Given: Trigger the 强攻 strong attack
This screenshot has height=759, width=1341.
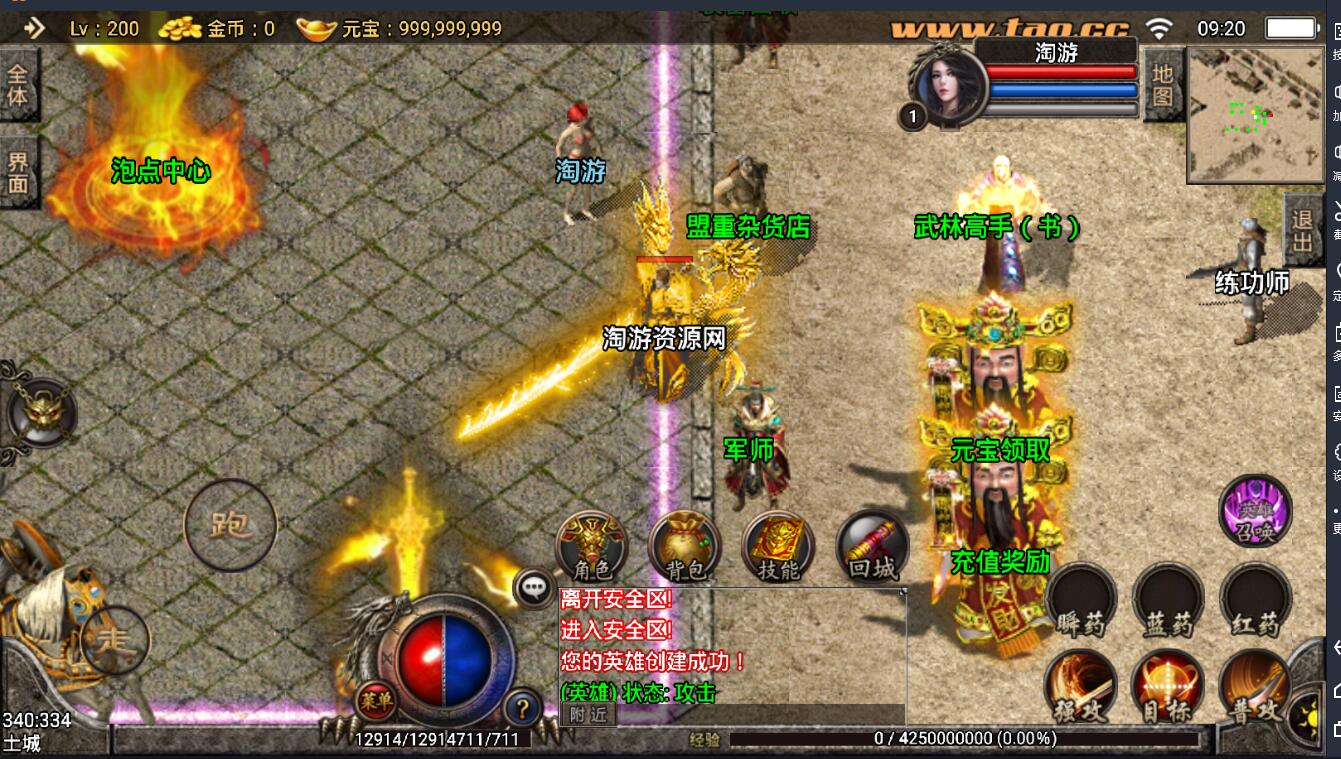Looking at the screenshot, I should pyautogui.click(x=1082, y=687).
